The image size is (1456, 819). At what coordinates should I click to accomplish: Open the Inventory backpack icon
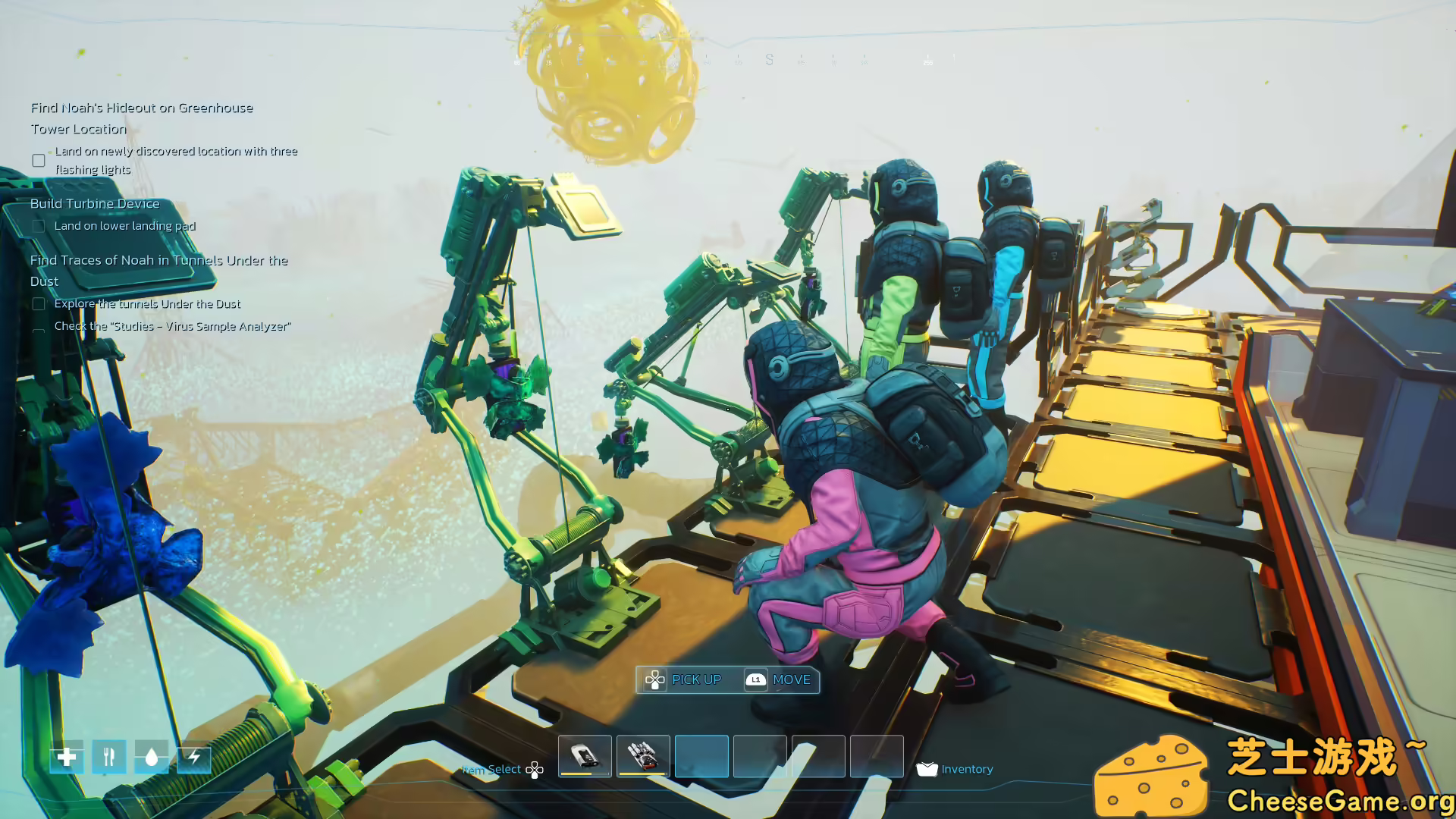[x=927, y=769]
